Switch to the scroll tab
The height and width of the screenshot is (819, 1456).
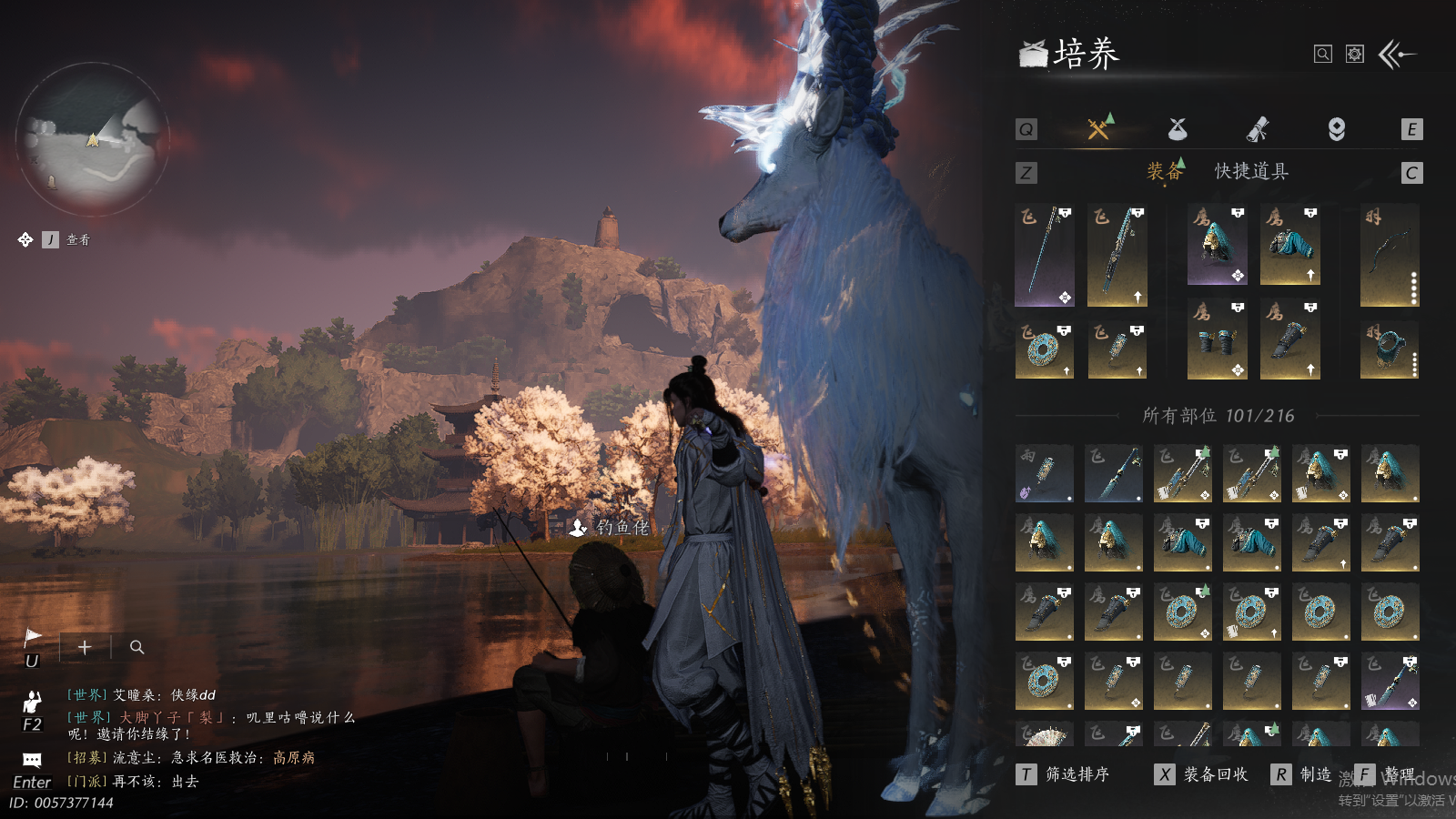click(1257, 129)
